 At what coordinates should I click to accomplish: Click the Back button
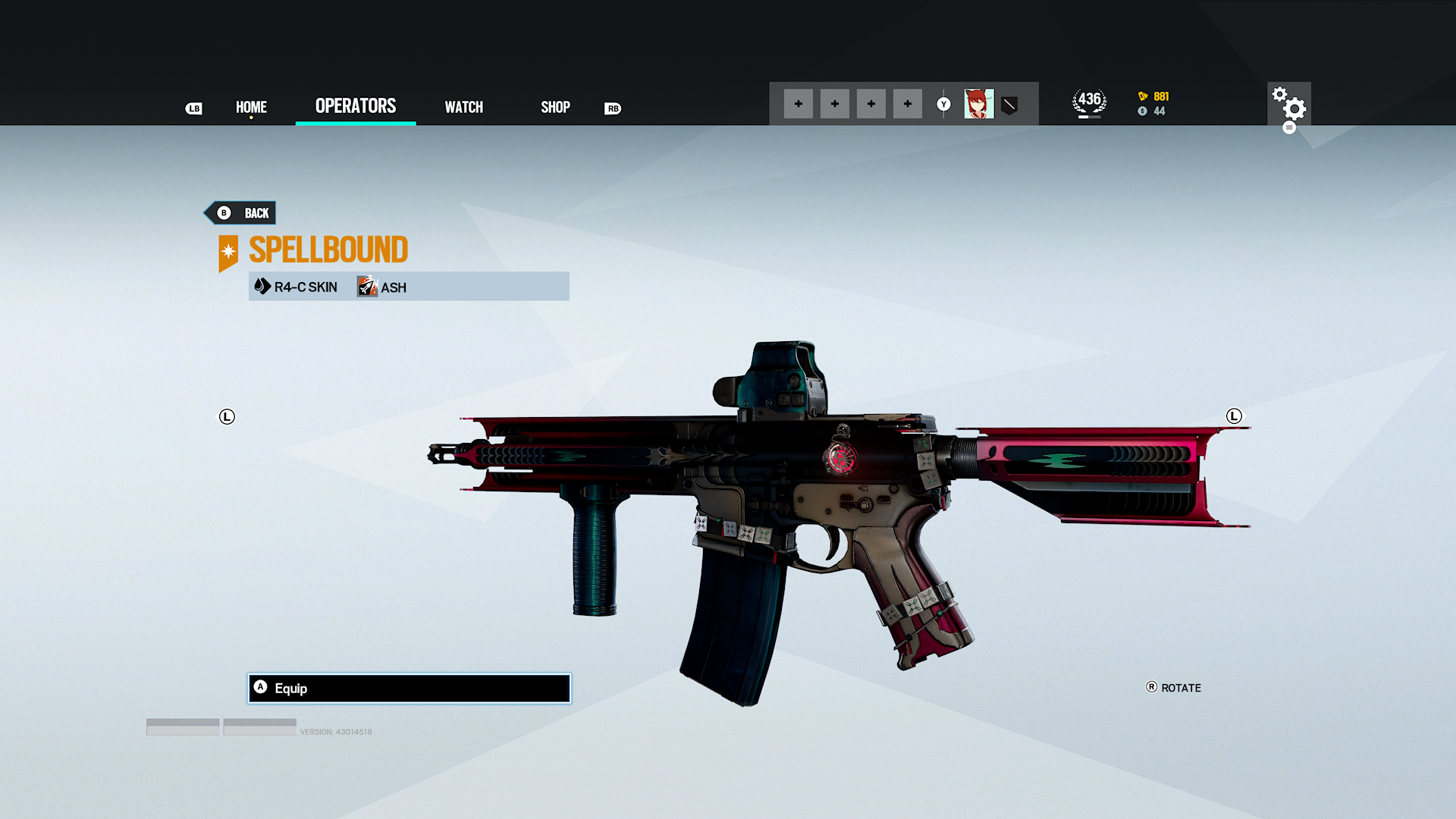[241, 213]
